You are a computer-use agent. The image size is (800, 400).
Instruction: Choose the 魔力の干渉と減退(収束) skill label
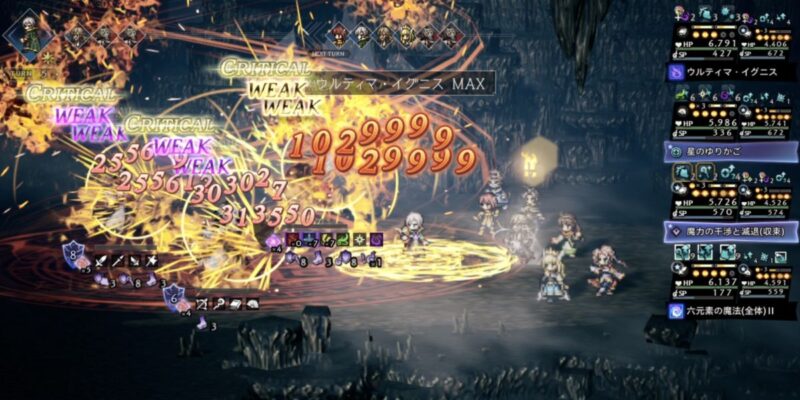tap(730, 231)
